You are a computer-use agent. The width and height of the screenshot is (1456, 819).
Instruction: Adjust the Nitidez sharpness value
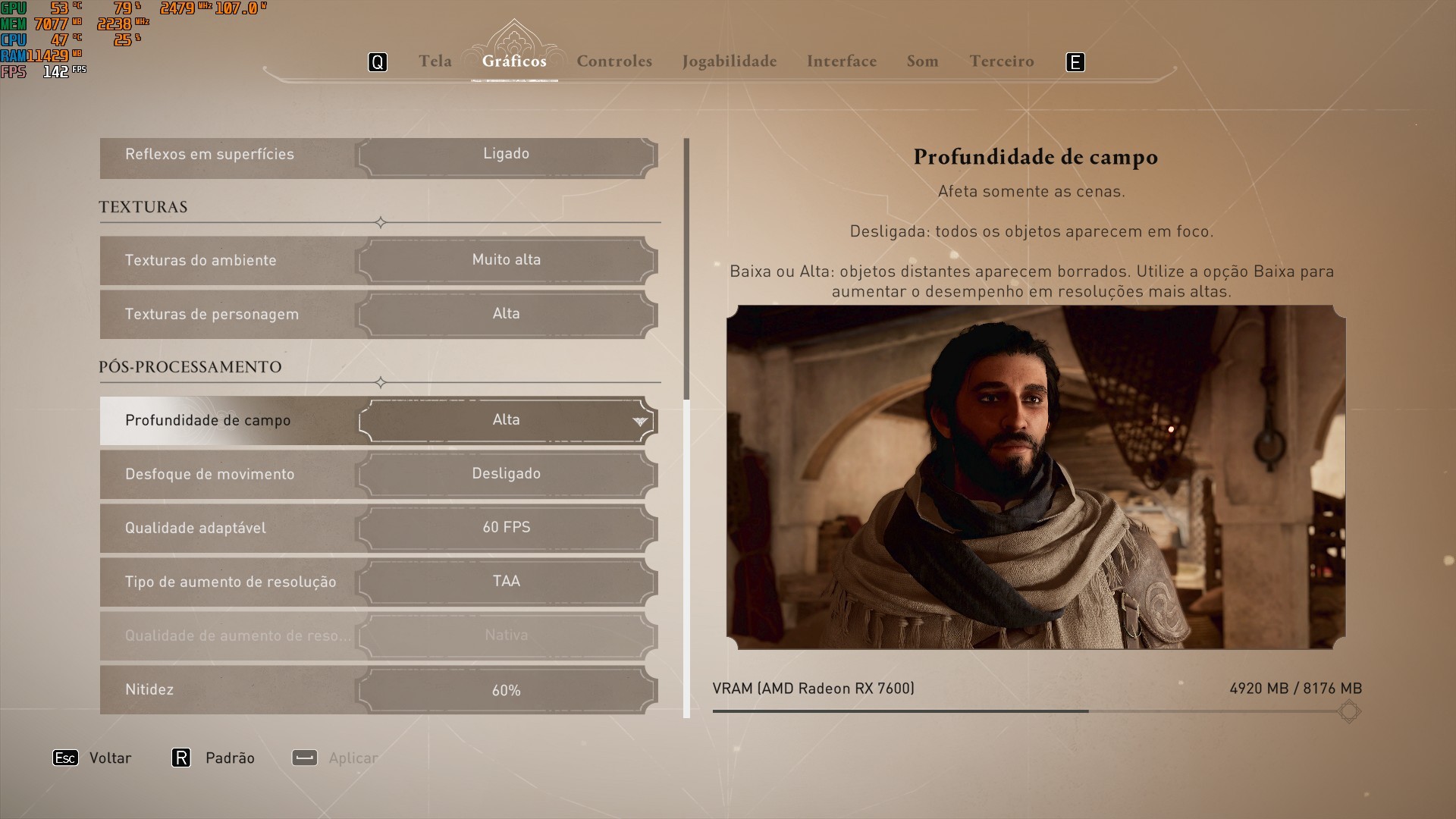pyautogui.click(x=506, y=690)
